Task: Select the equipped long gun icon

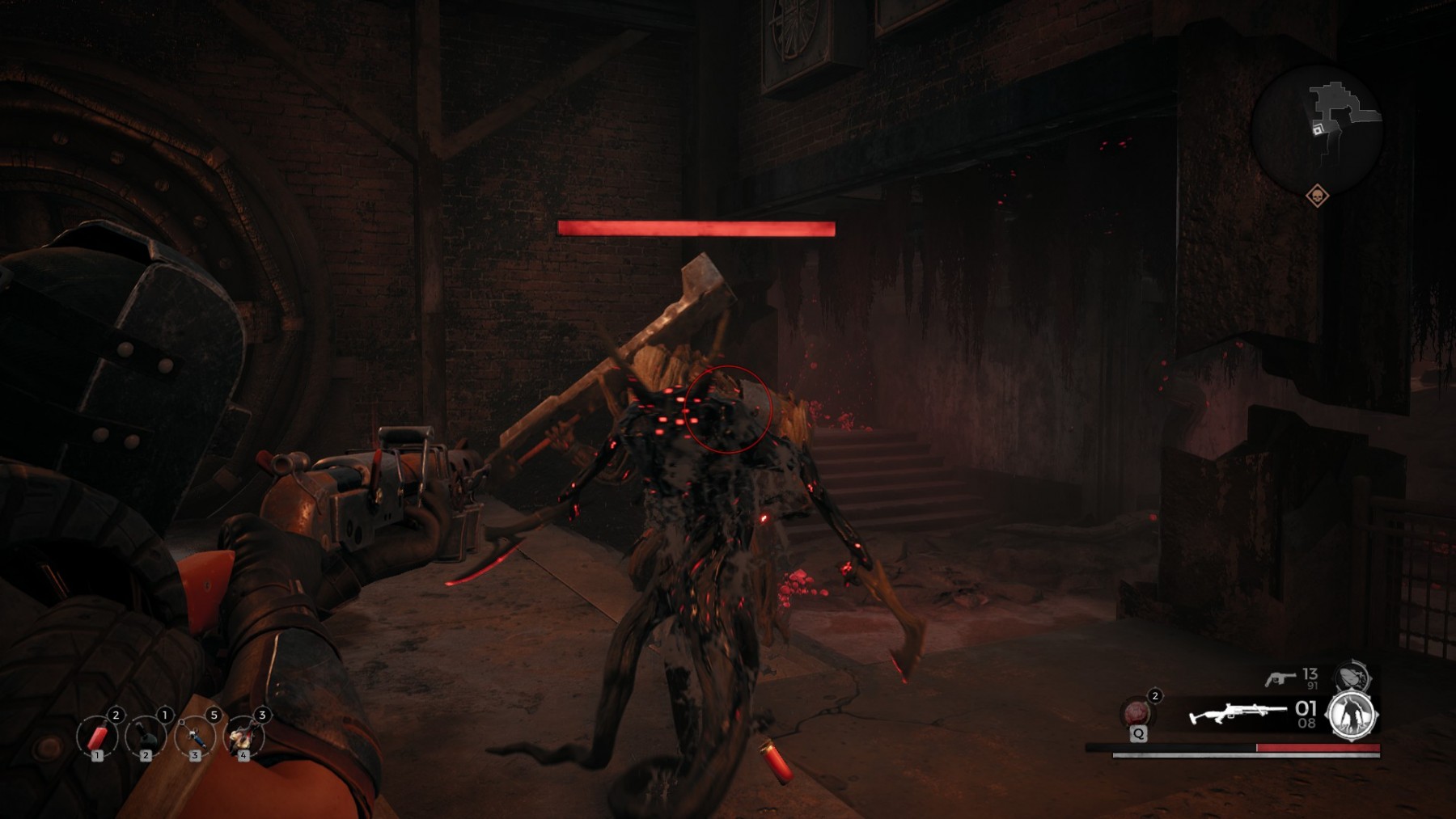Action: [x=1236, y=714]
